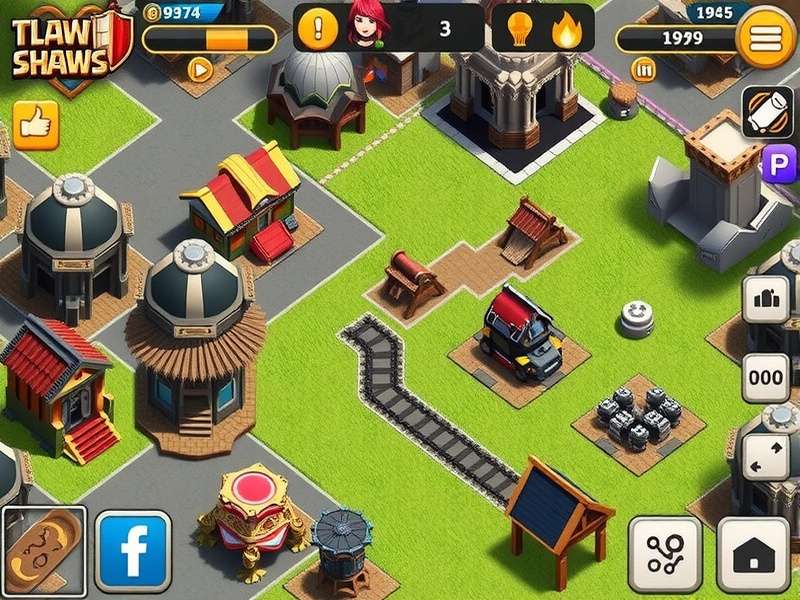The image size is (800, 600).
Task: Open the connected nodes button
Action: pyautogui.click(x=664, y=553)
